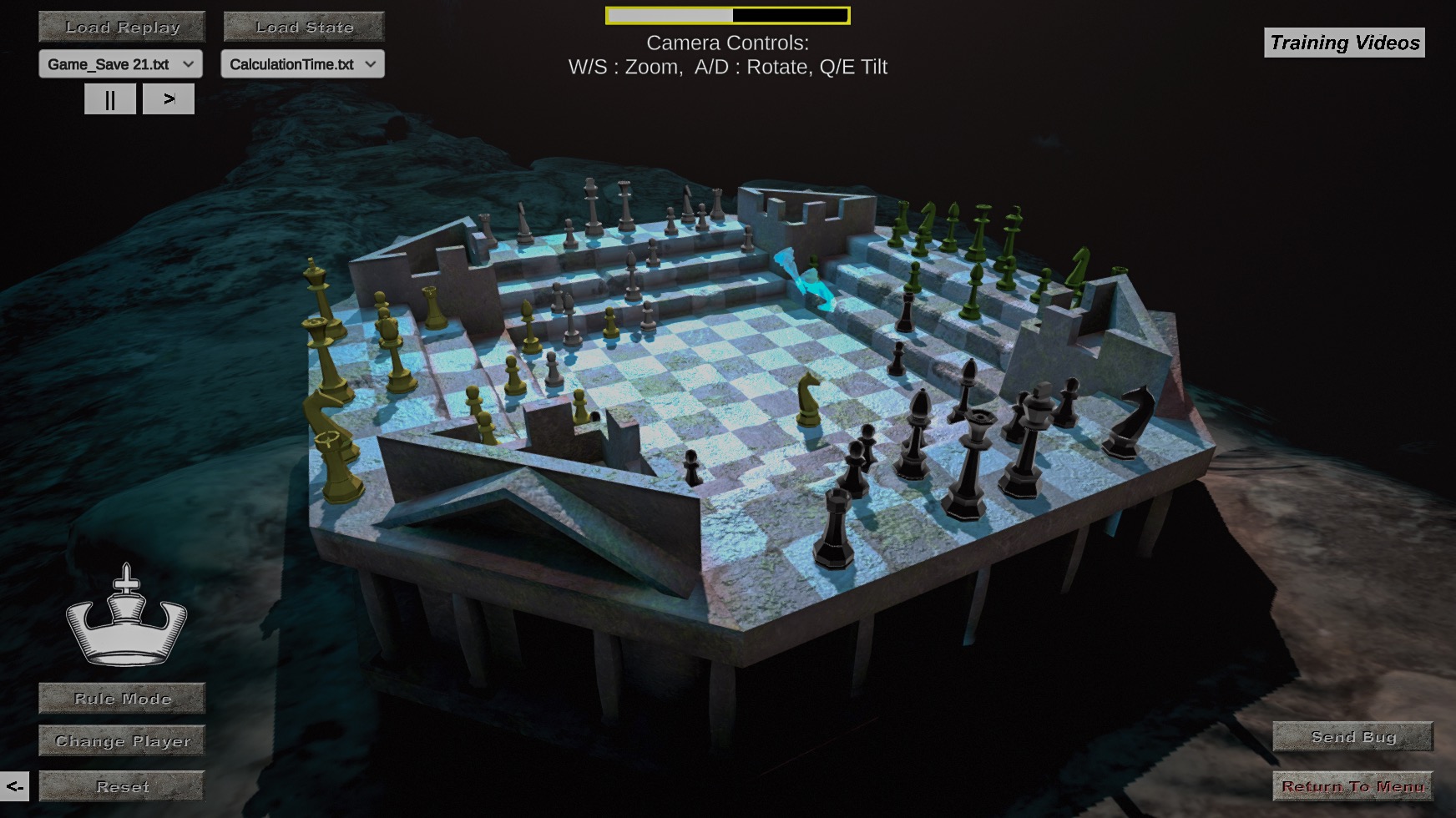Expand the chevron next to Game_Save 21.txt
The width and height of the screenshot is (1456, 818).
[x=190, y=64]
